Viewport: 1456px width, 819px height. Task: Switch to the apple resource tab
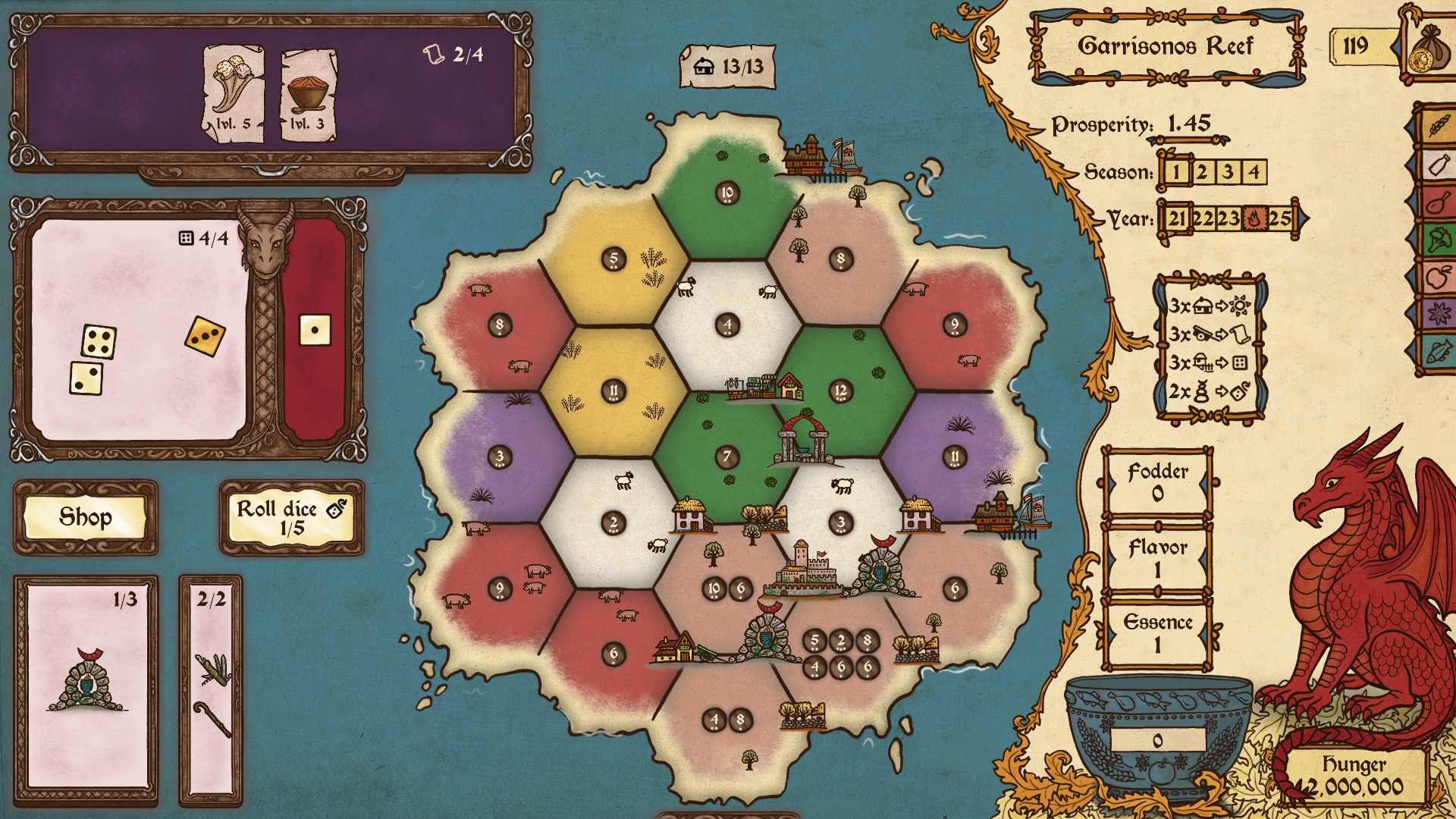click(x=1438, y=278)
